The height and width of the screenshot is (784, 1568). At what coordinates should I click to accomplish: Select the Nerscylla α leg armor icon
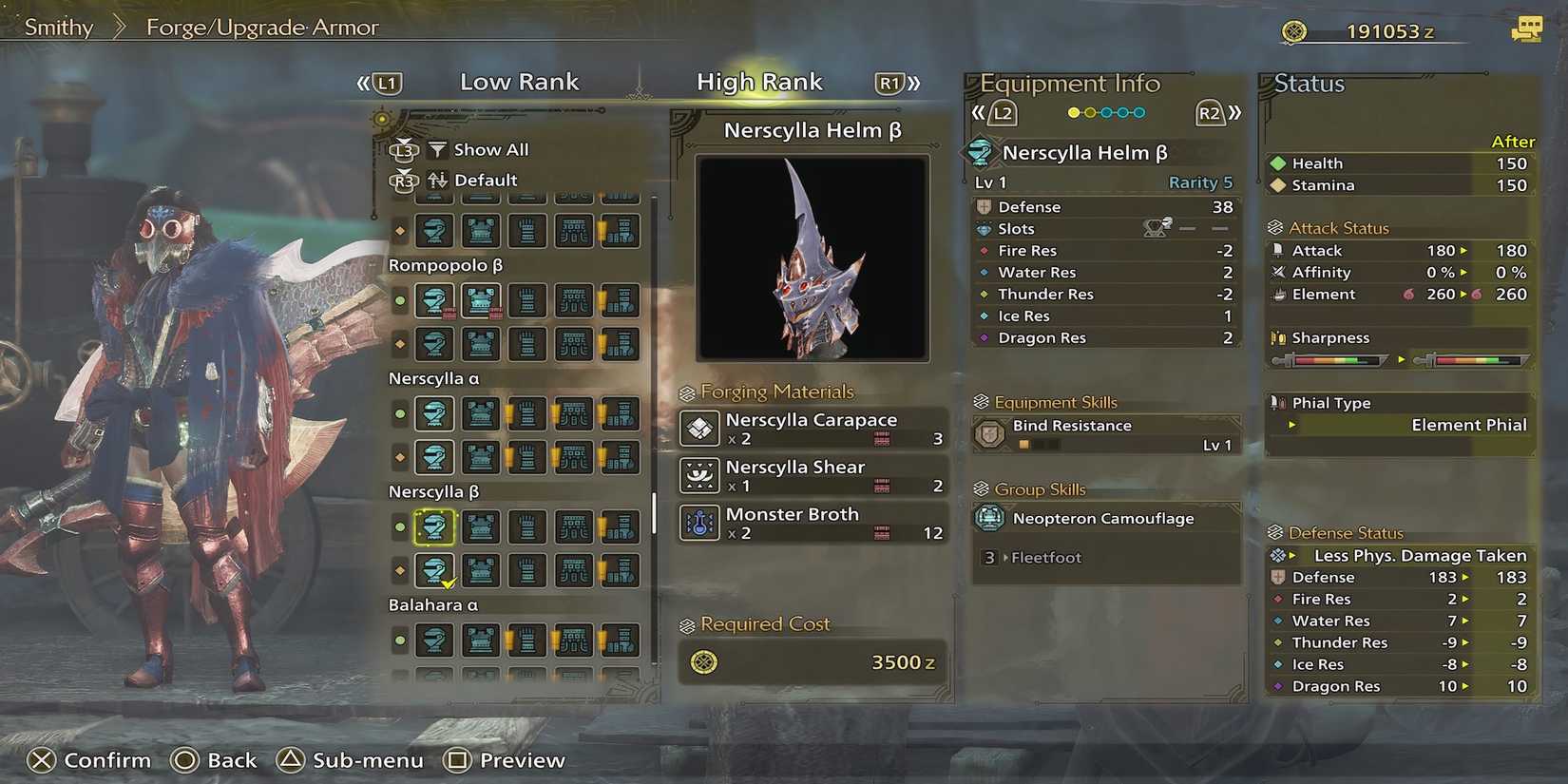620,414
